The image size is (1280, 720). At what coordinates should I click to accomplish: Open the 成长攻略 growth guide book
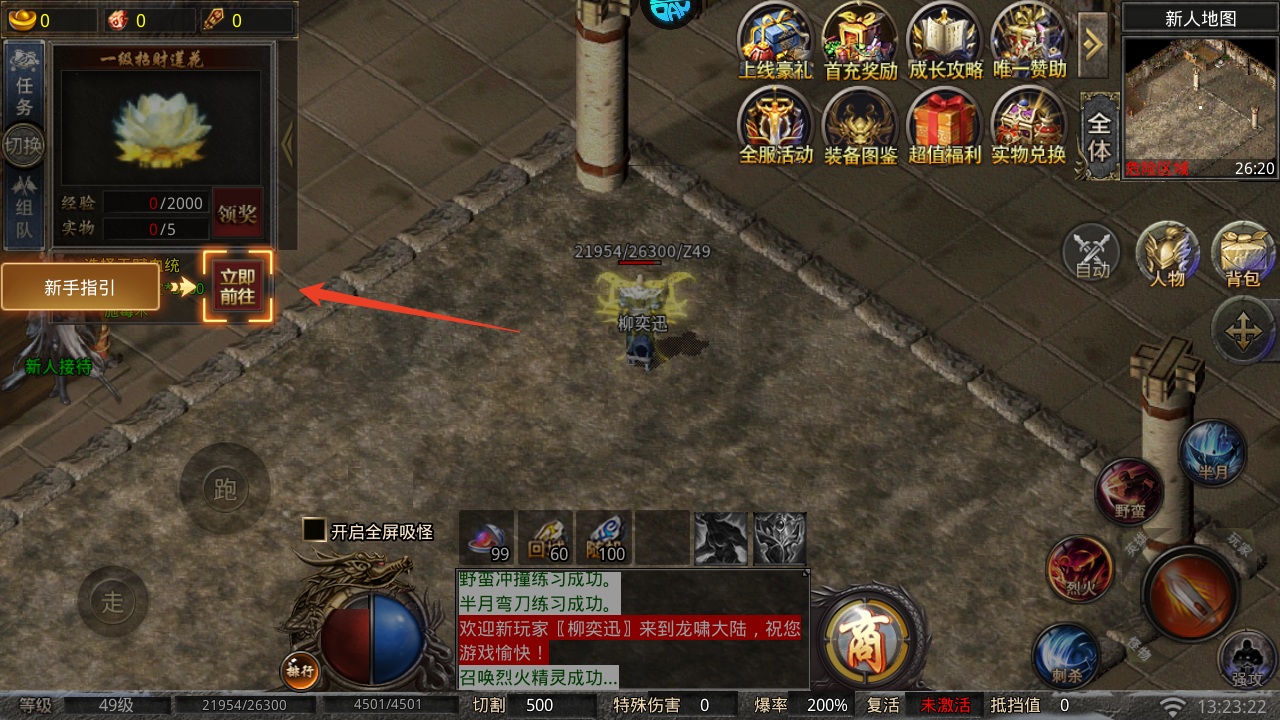945,42
